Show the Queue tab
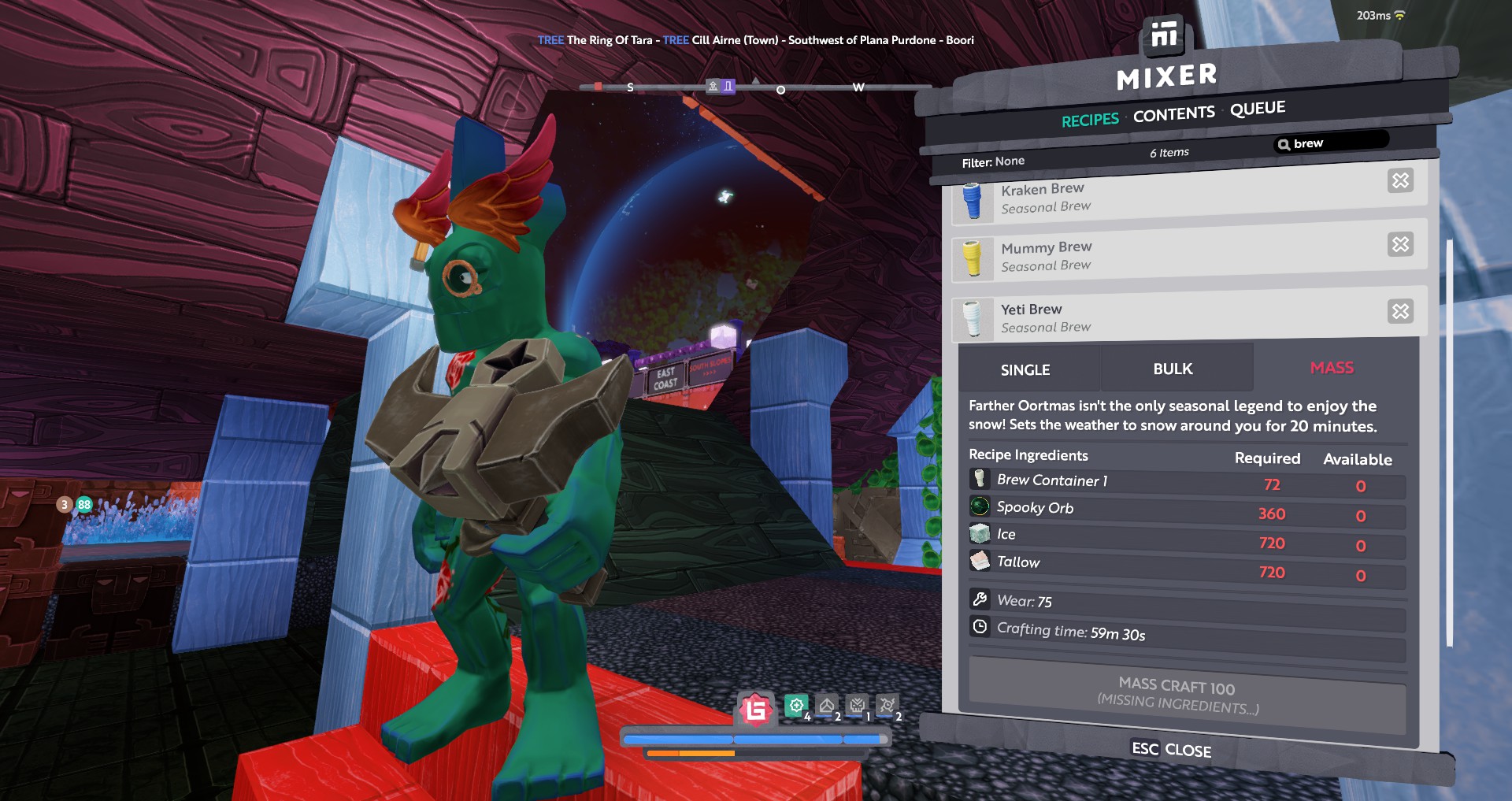The image size is (1512, 801). pos(1258,108)
